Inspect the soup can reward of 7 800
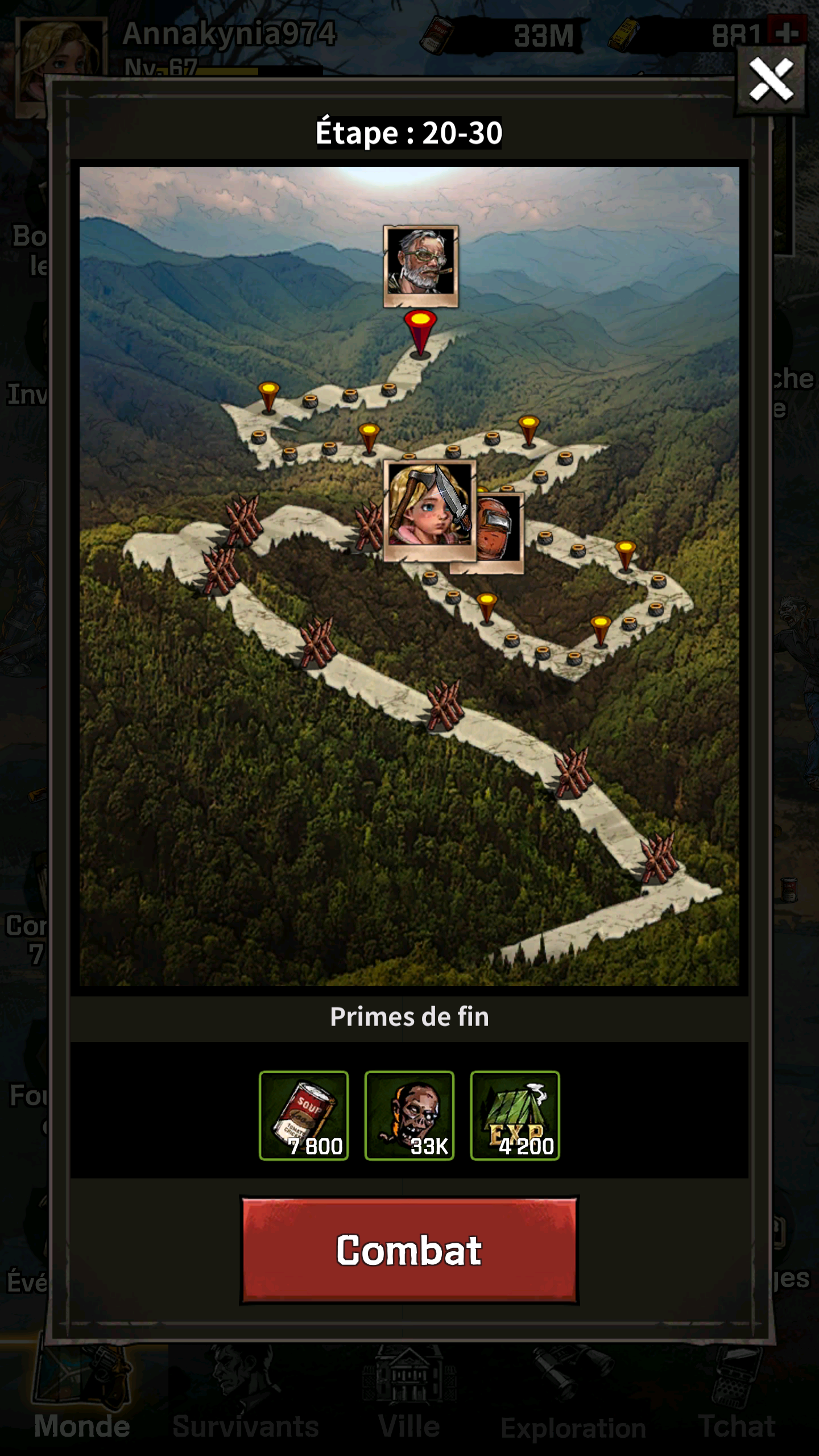The image size is (819, 1456). tap(304, 1116)
